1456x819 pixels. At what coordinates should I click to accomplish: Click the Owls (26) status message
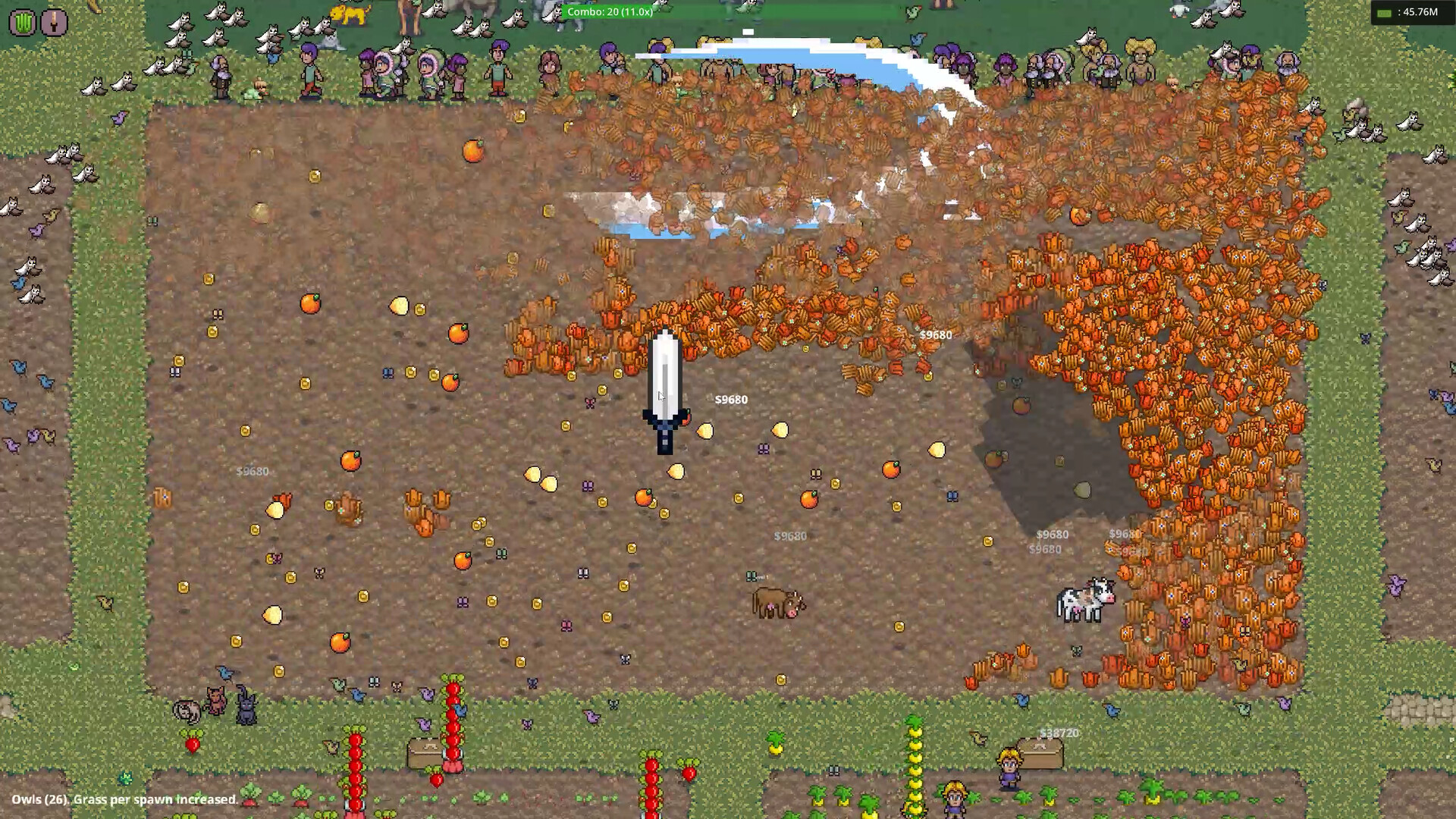pos(121,799)
